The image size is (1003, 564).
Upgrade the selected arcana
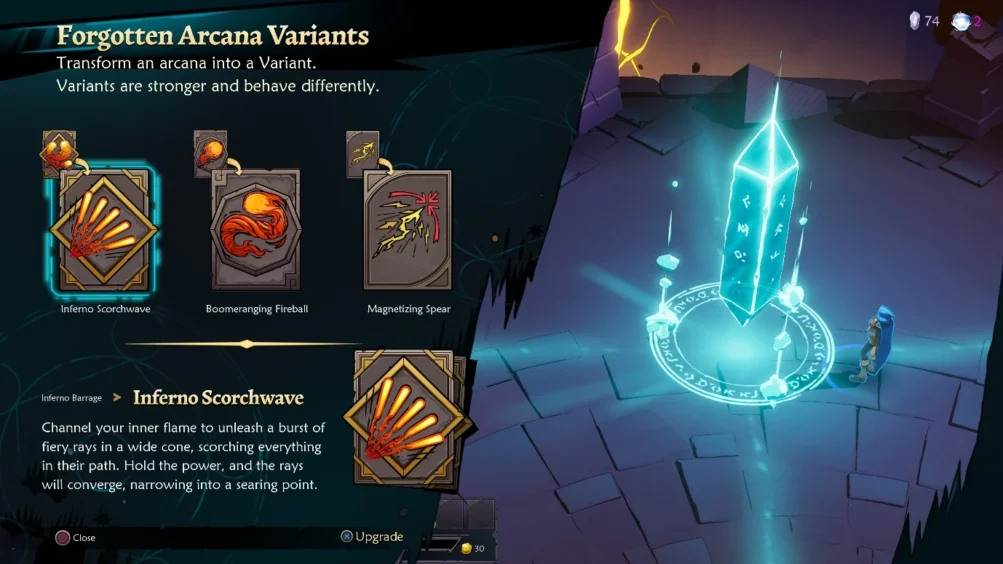[372, 537]
